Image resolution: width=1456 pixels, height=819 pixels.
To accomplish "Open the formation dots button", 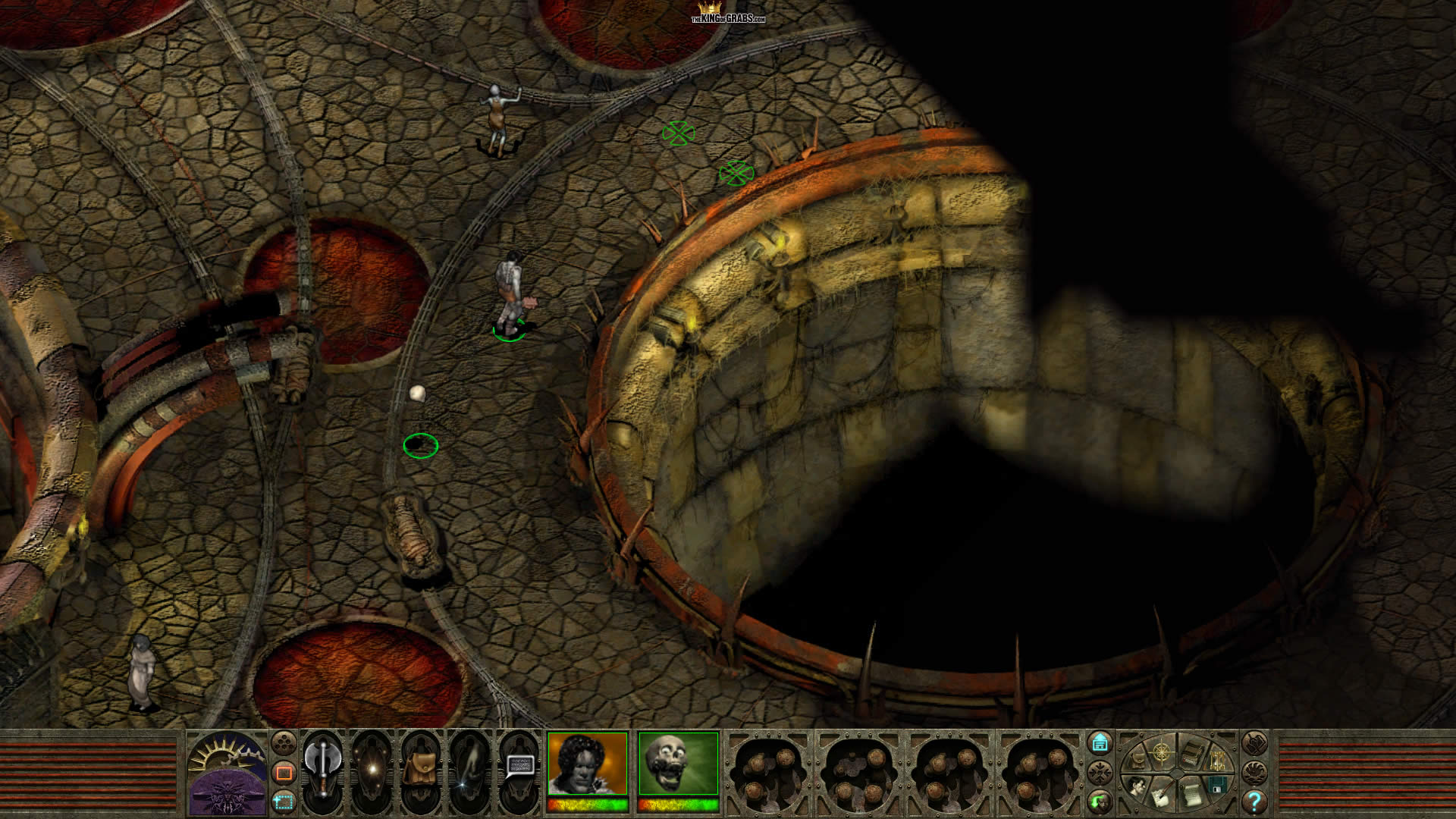I will tap(284, 742).
